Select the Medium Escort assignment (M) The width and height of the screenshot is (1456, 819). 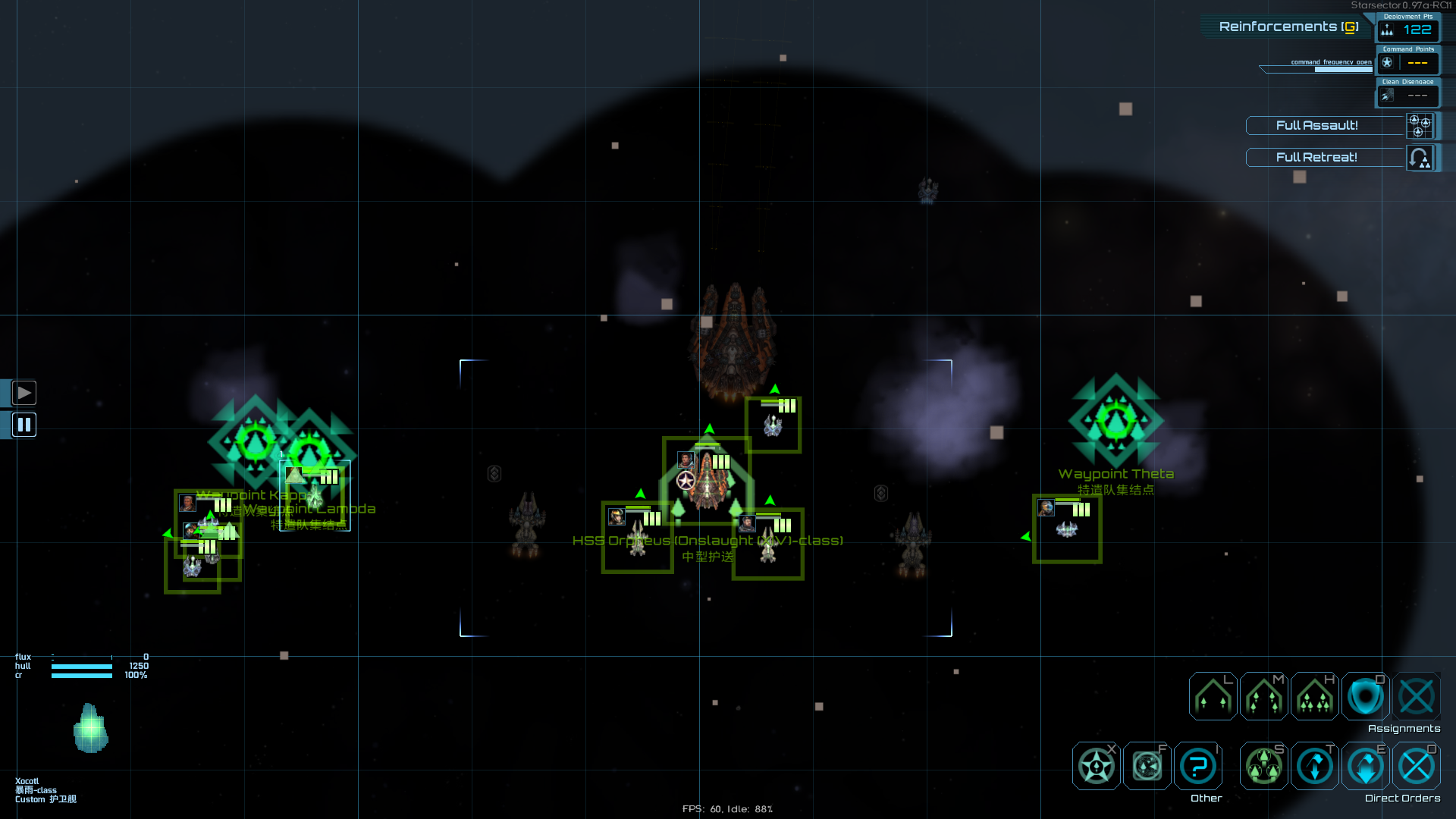[1263, 696]
